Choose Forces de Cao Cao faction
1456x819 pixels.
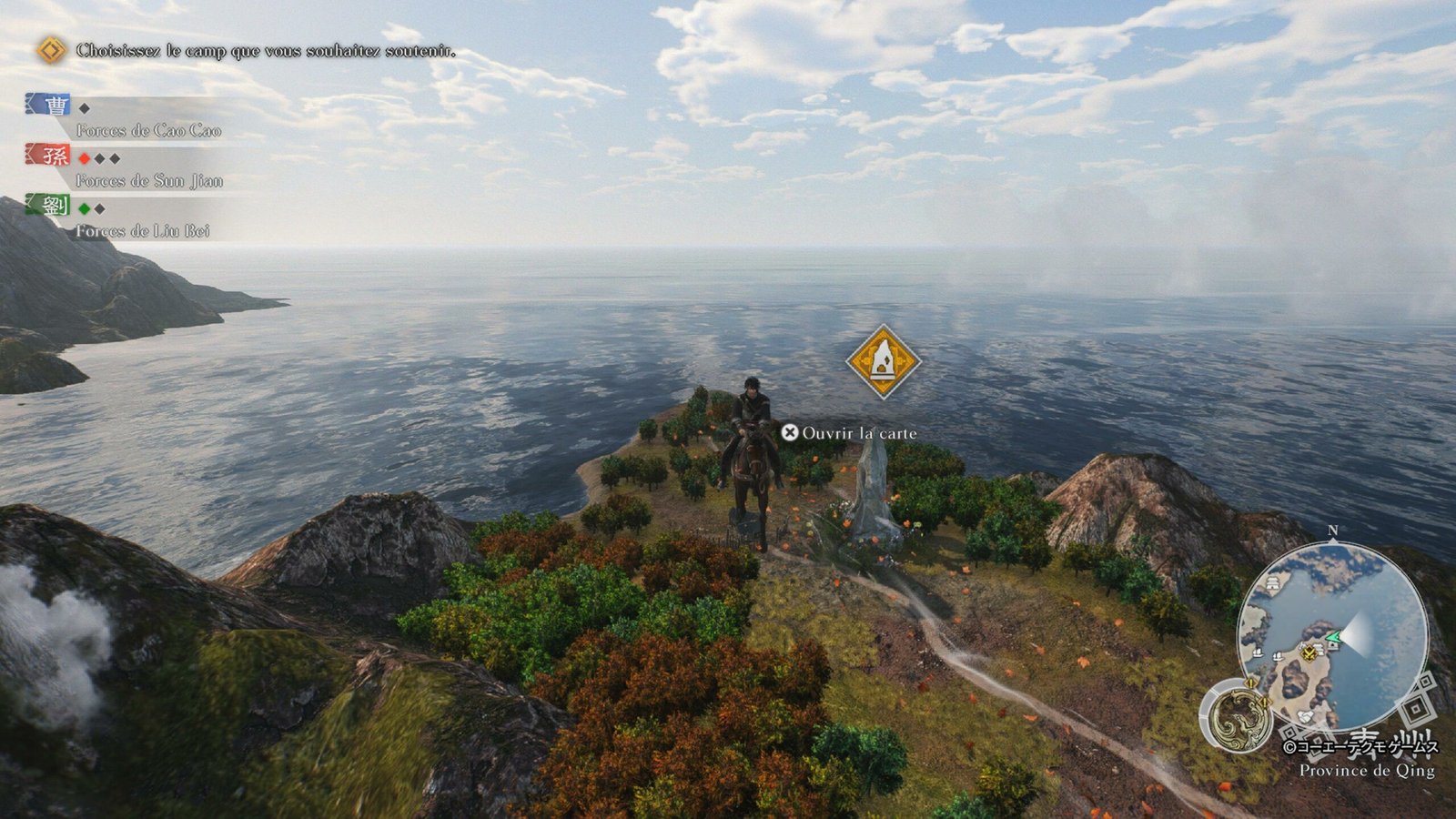(148, 130)
